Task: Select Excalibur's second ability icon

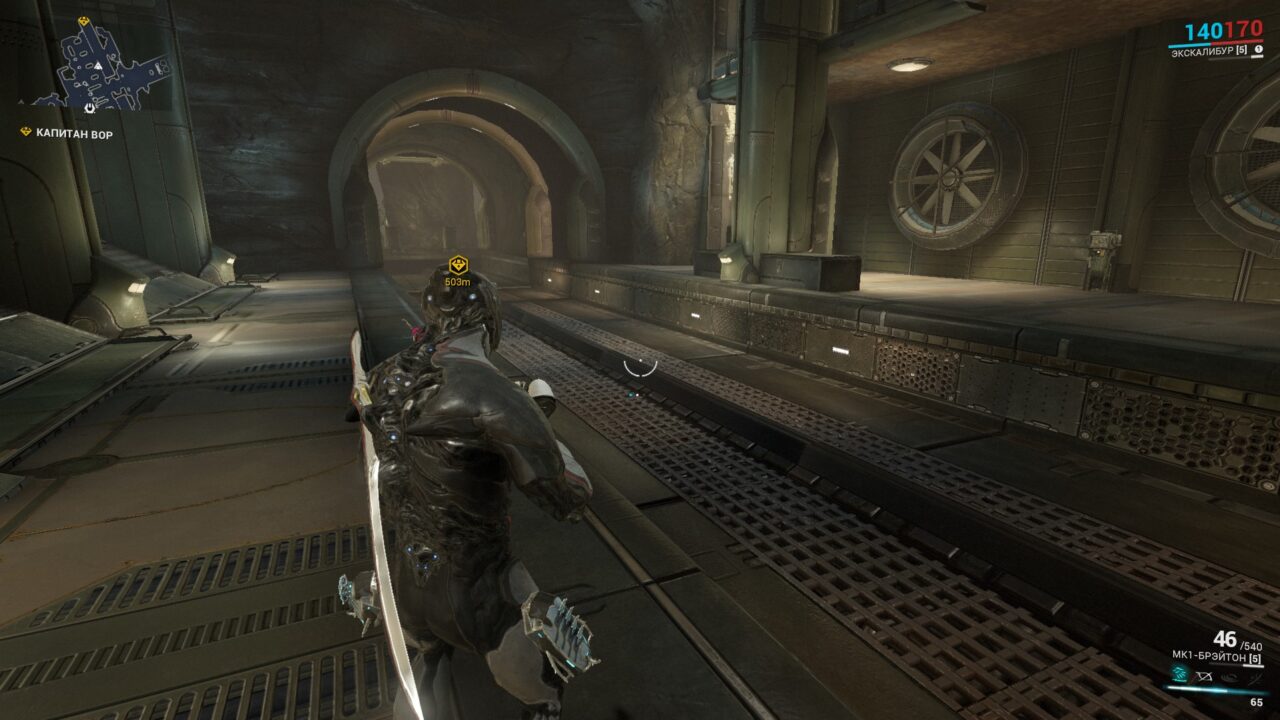Action: [1203, 677]
